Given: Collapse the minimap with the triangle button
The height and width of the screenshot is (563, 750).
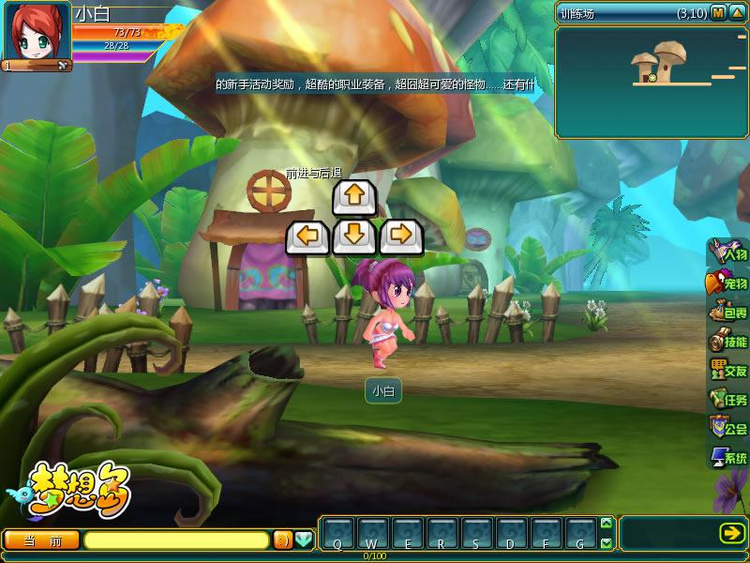Looking at the screenshot, I should click(x=737, y=13).
